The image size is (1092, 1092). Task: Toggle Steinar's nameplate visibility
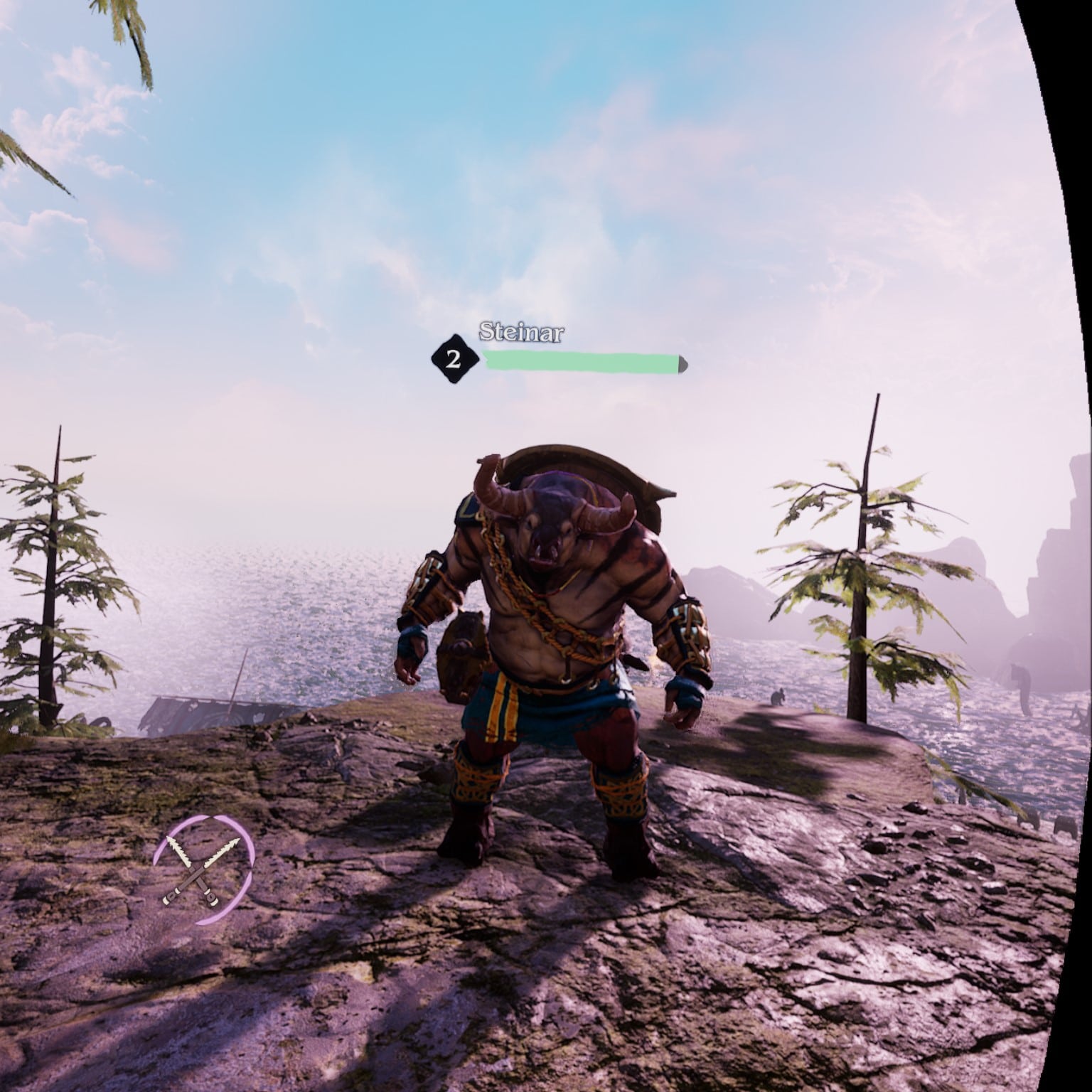(x=521, y=331)
